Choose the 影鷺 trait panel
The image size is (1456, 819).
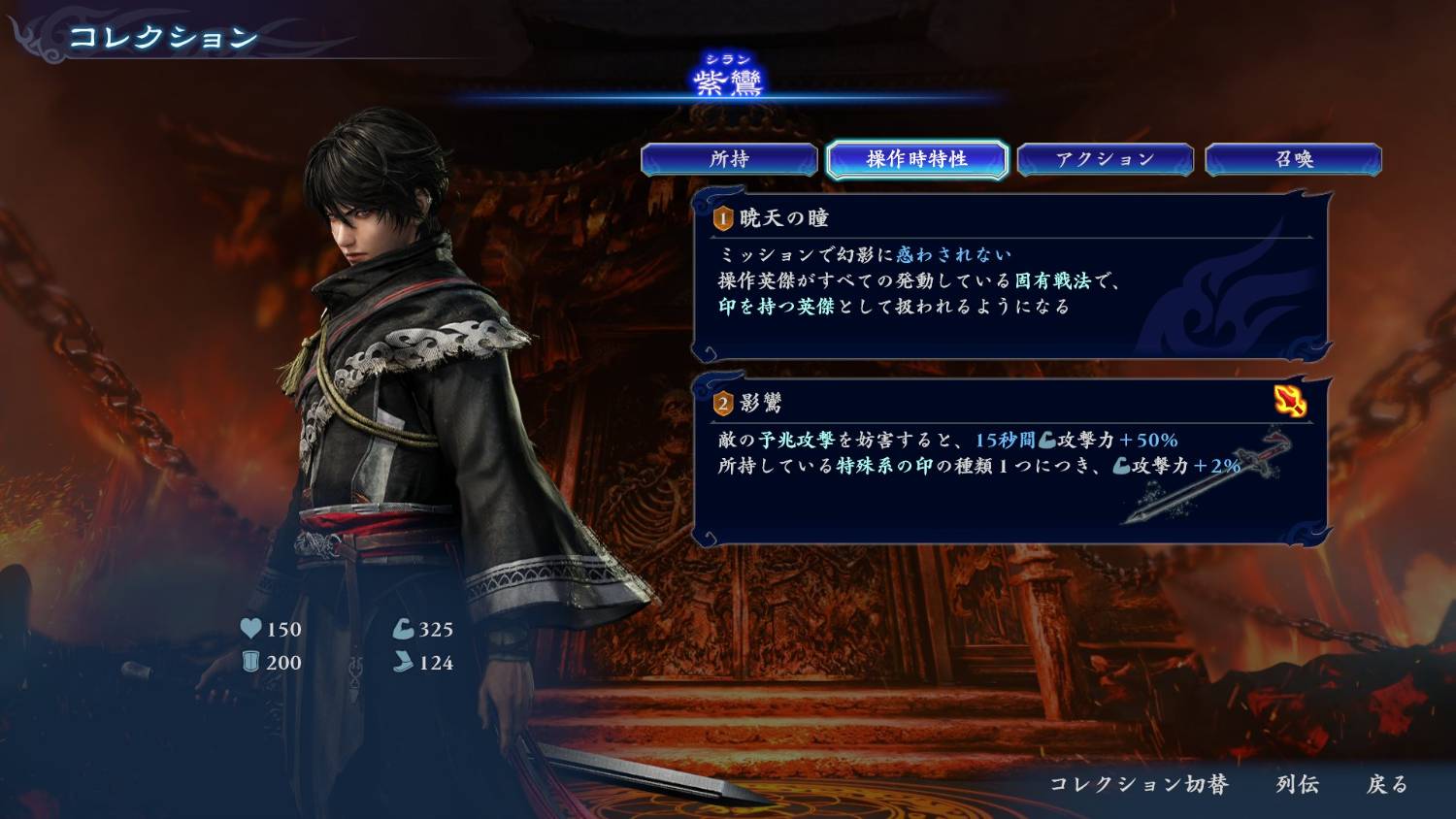point(1009,461)
